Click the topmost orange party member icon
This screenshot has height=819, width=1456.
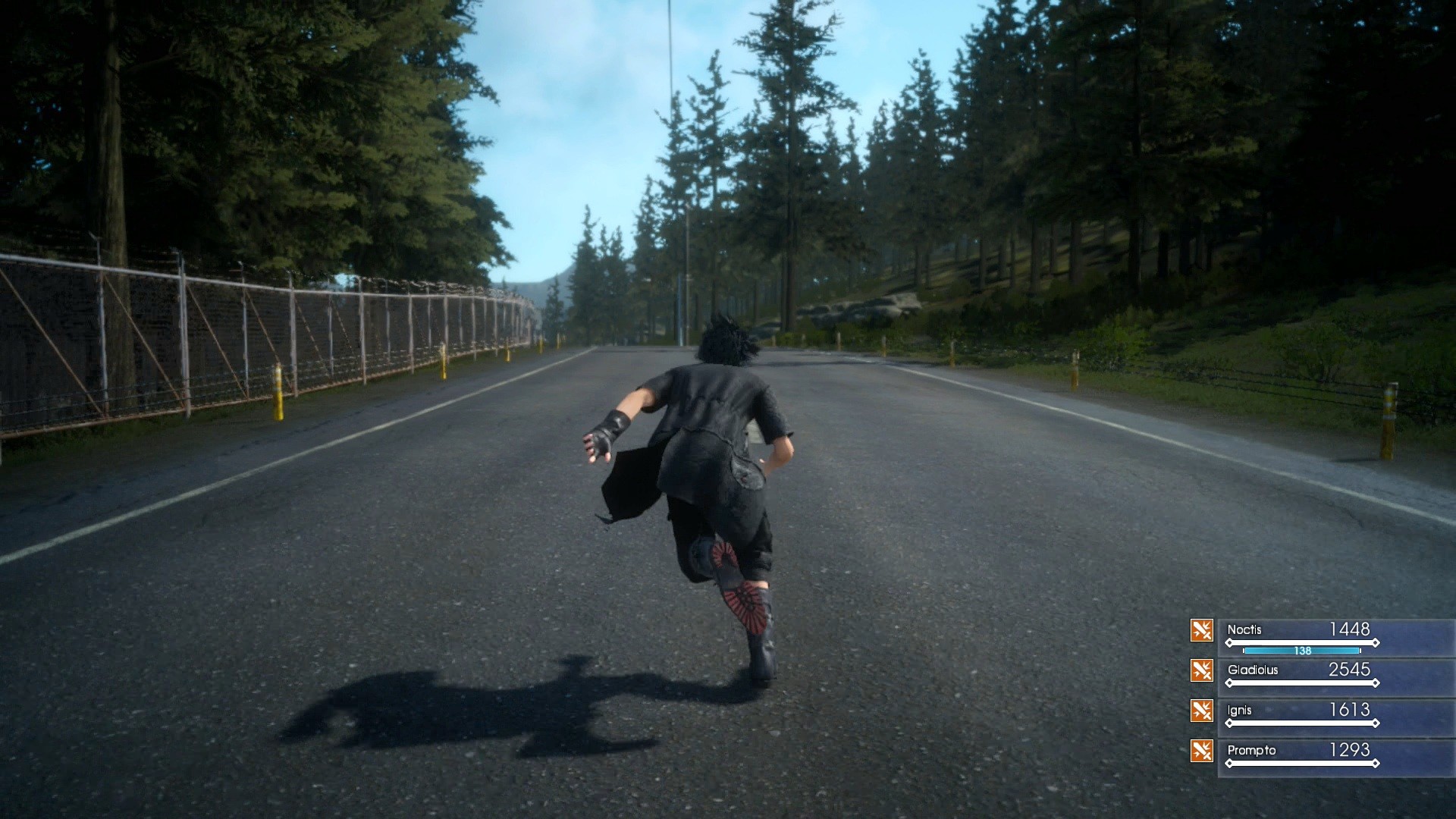click(x=1200, y=630)
